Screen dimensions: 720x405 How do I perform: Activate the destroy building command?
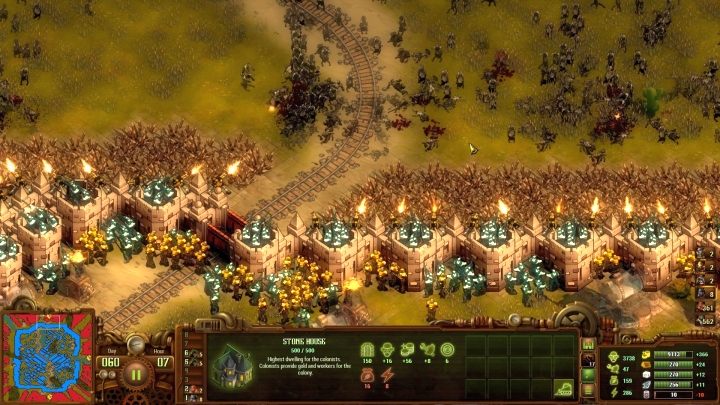(x=564, y=386)
